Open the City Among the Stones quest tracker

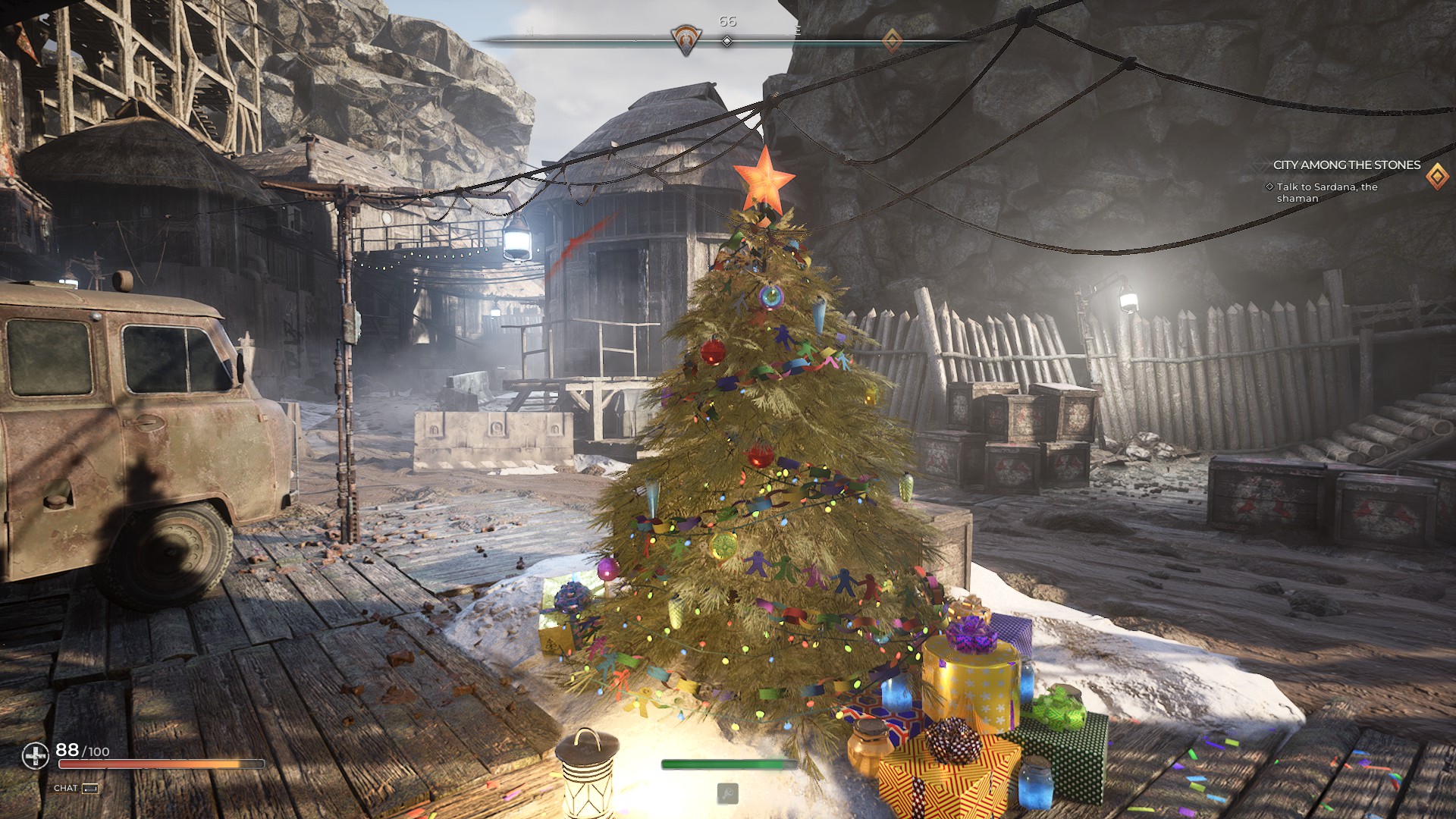click(x=1346, y=165)
